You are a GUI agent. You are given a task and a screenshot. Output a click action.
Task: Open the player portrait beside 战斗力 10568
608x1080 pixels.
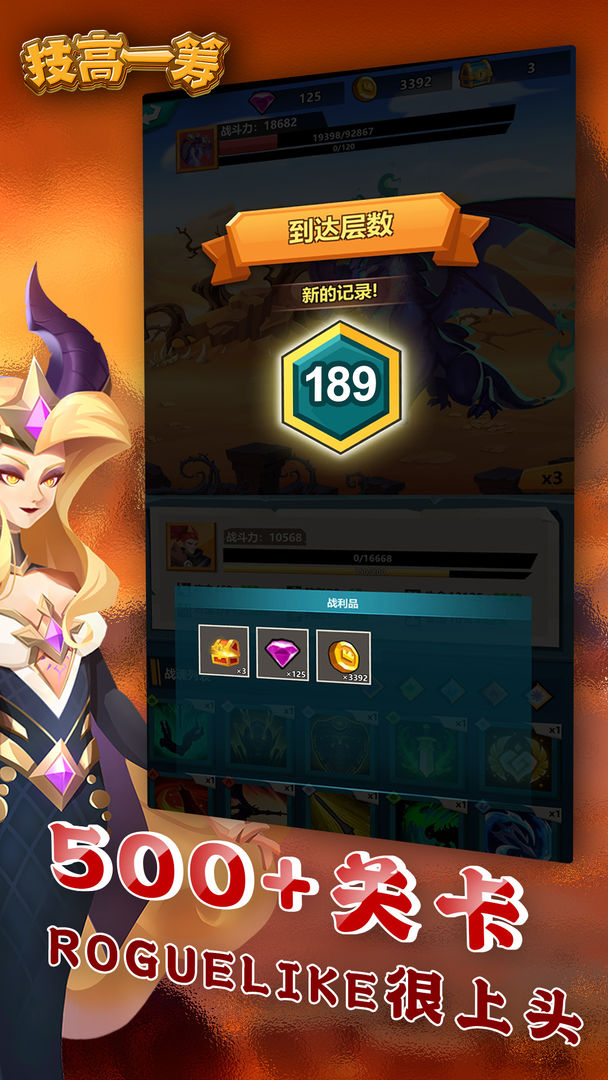coord(190,546)
